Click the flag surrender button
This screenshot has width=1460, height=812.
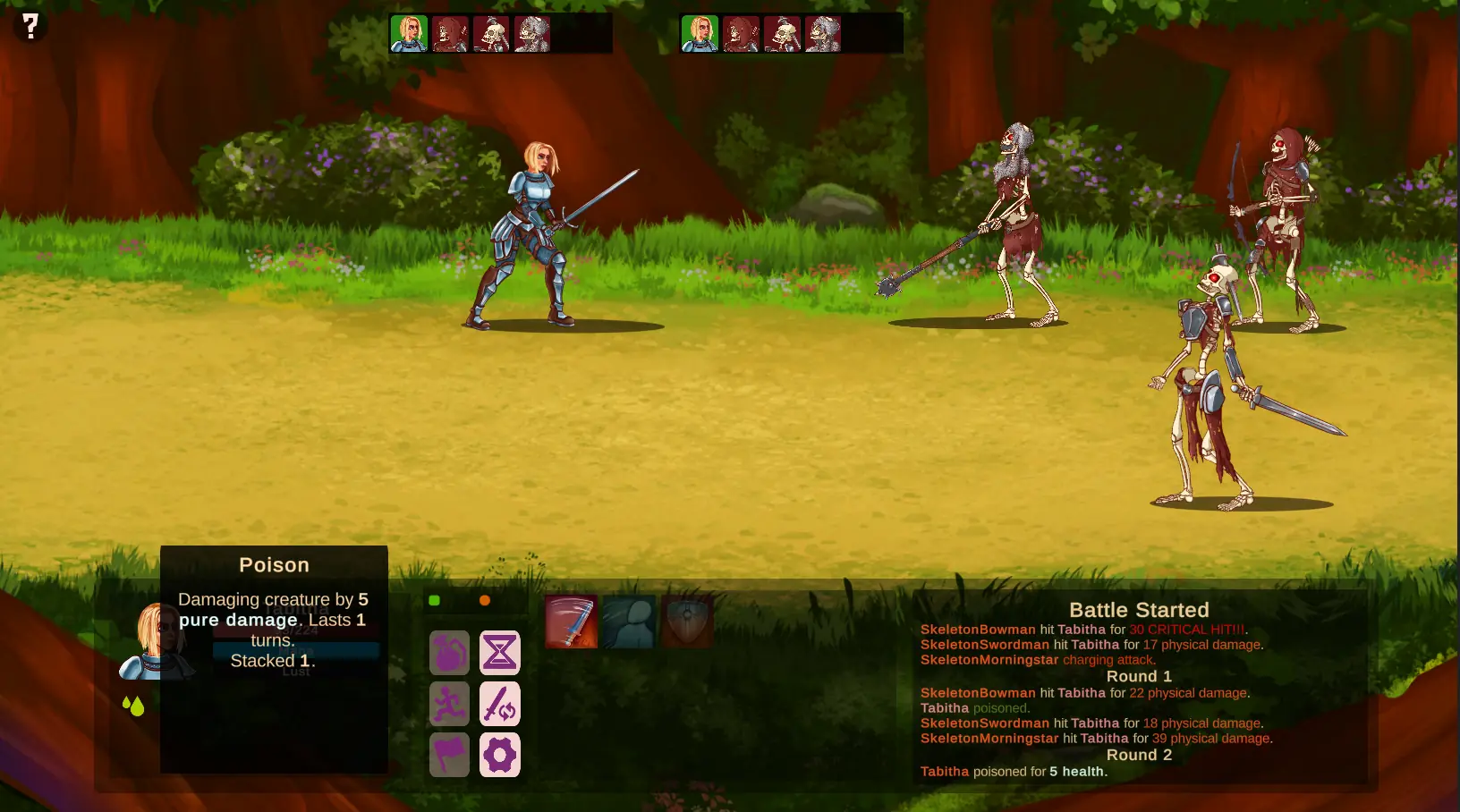449,755
